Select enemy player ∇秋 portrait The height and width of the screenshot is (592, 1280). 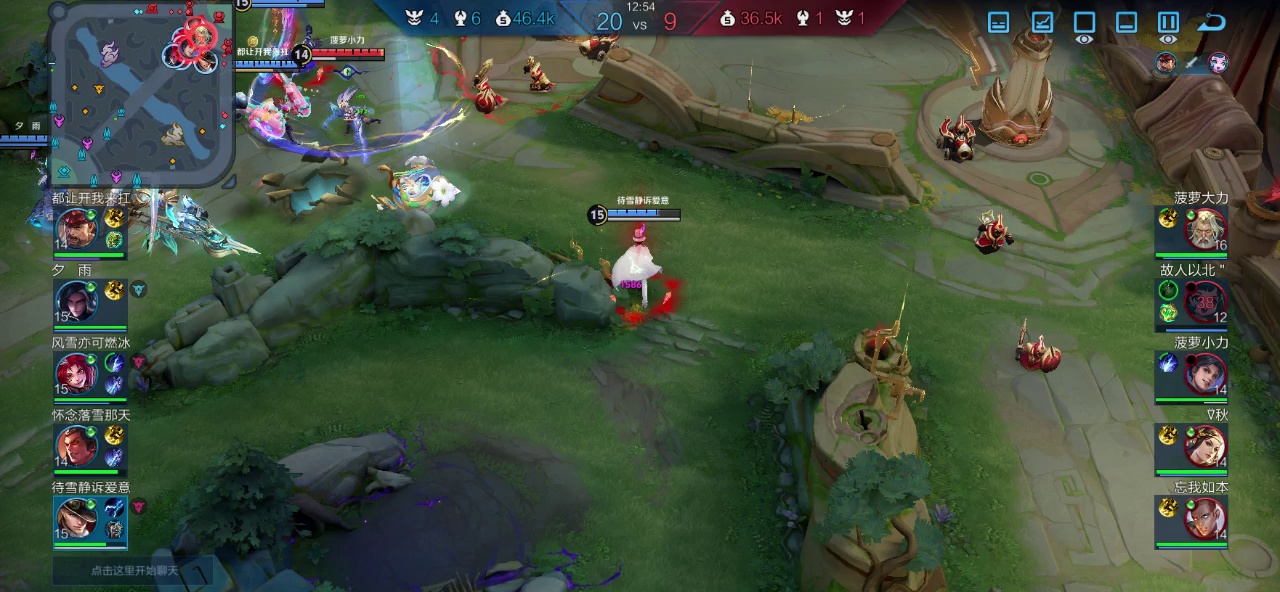coord(1204,445)
